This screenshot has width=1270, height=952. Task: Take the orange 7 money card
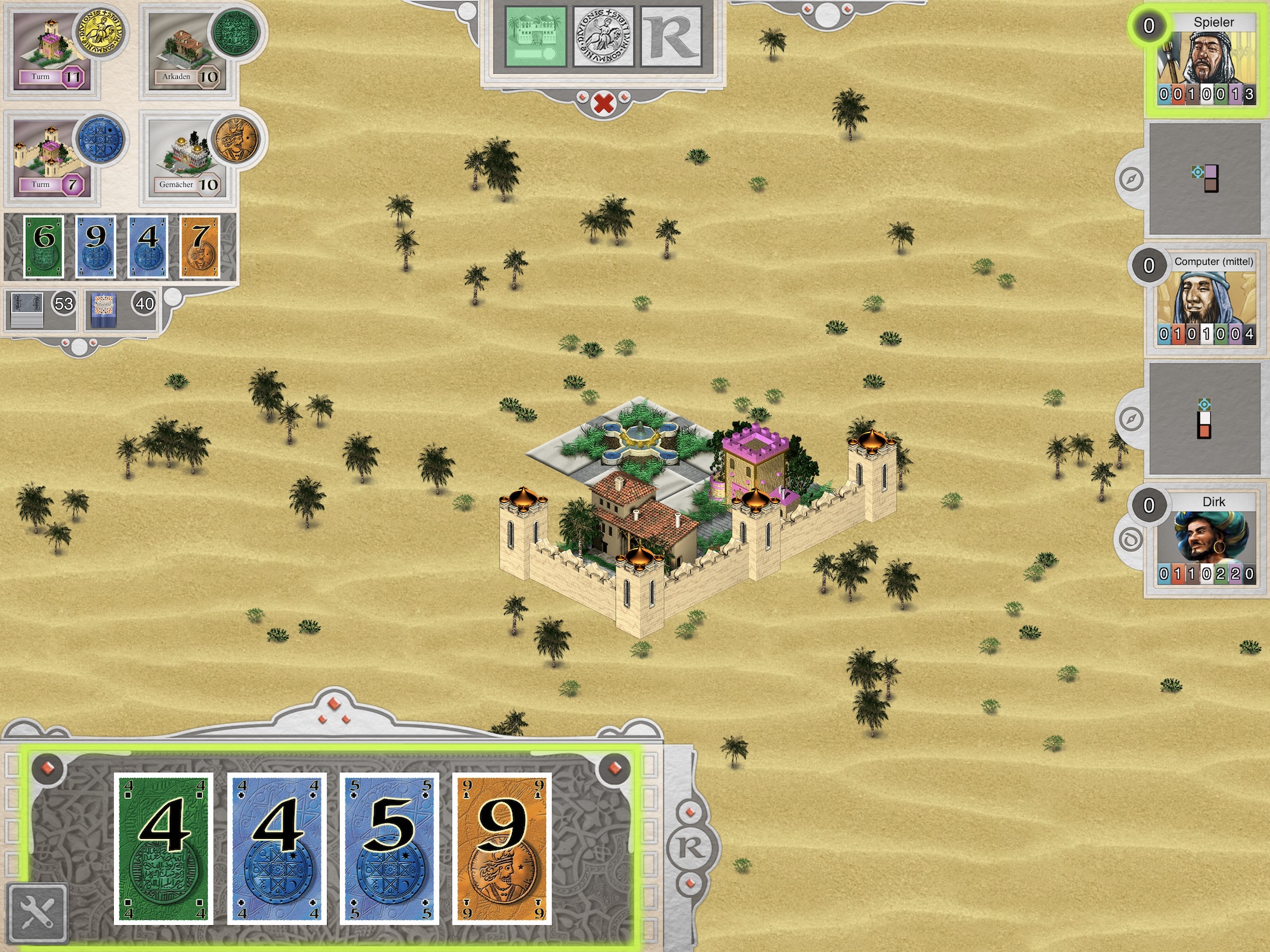[200, 246]
